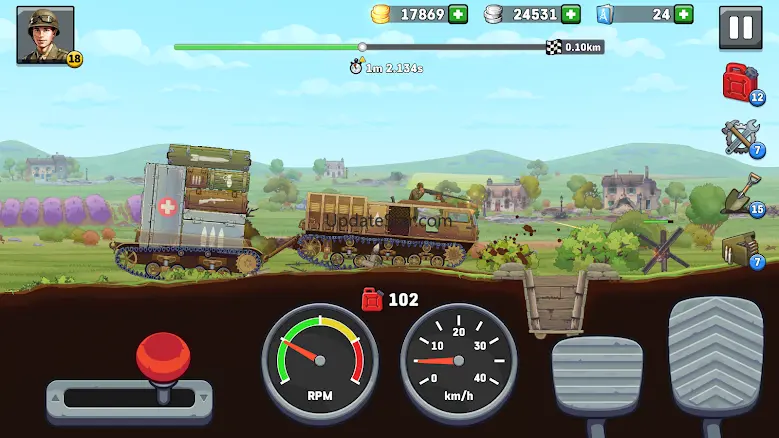This screenshot has width=779, height=438.
Task: Step on the brake pedal
Action: pos(596,376)
